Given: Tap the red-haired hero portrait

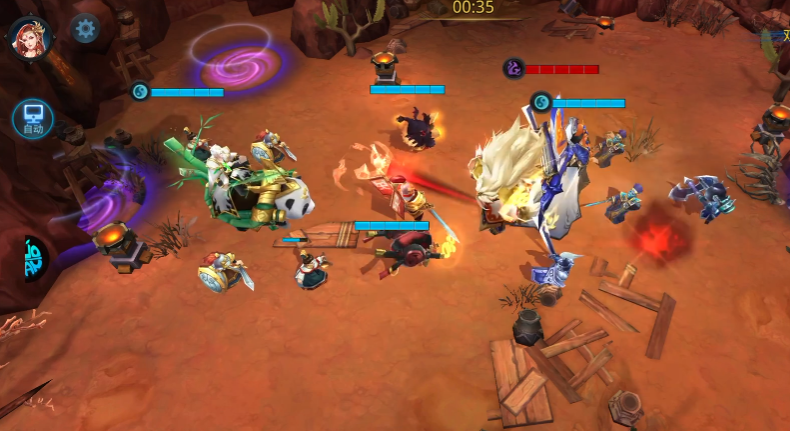Looking at the screenshot, I should coord(30,37).
